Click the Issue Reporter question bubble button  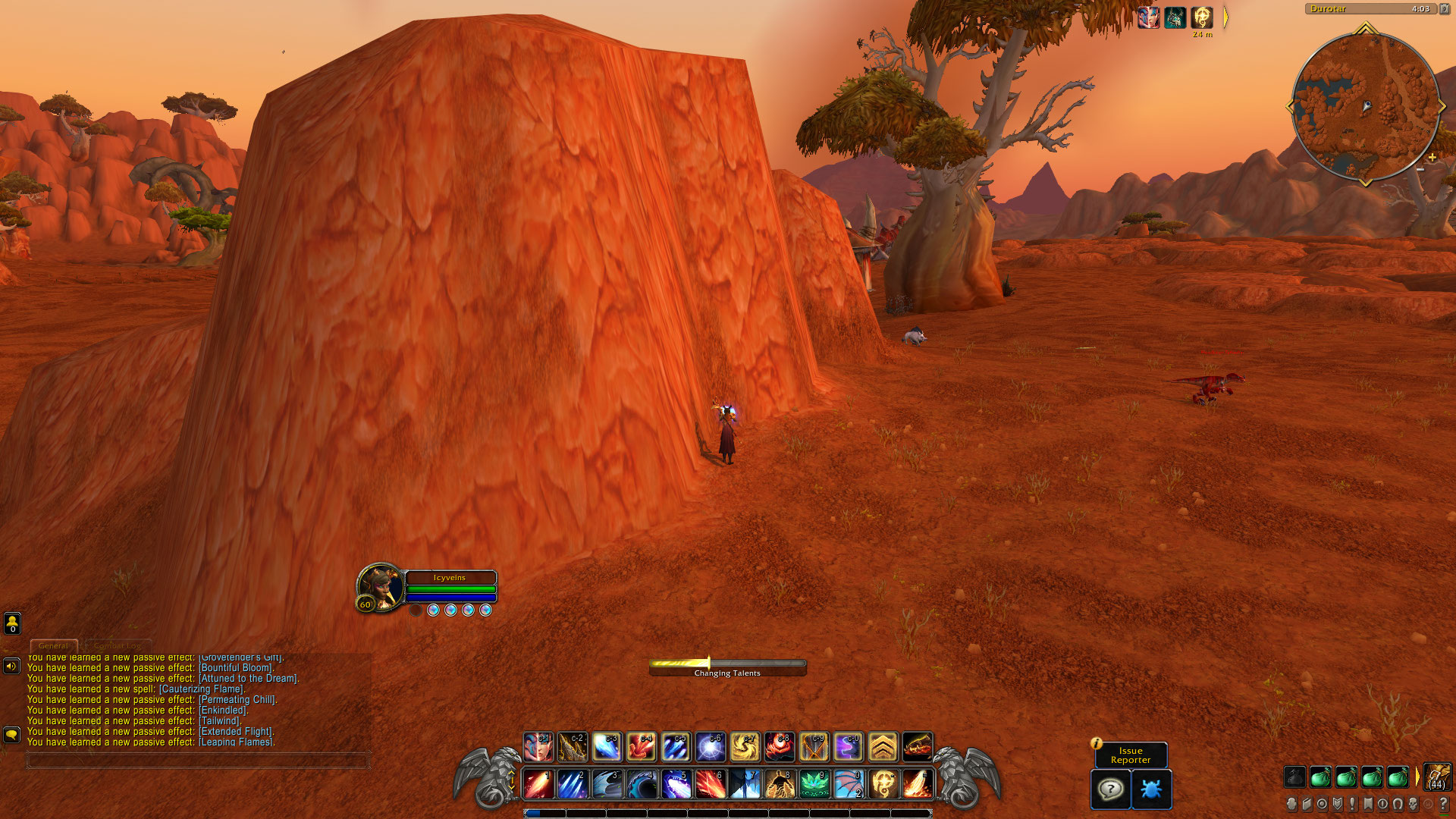tap(1111, 789)
